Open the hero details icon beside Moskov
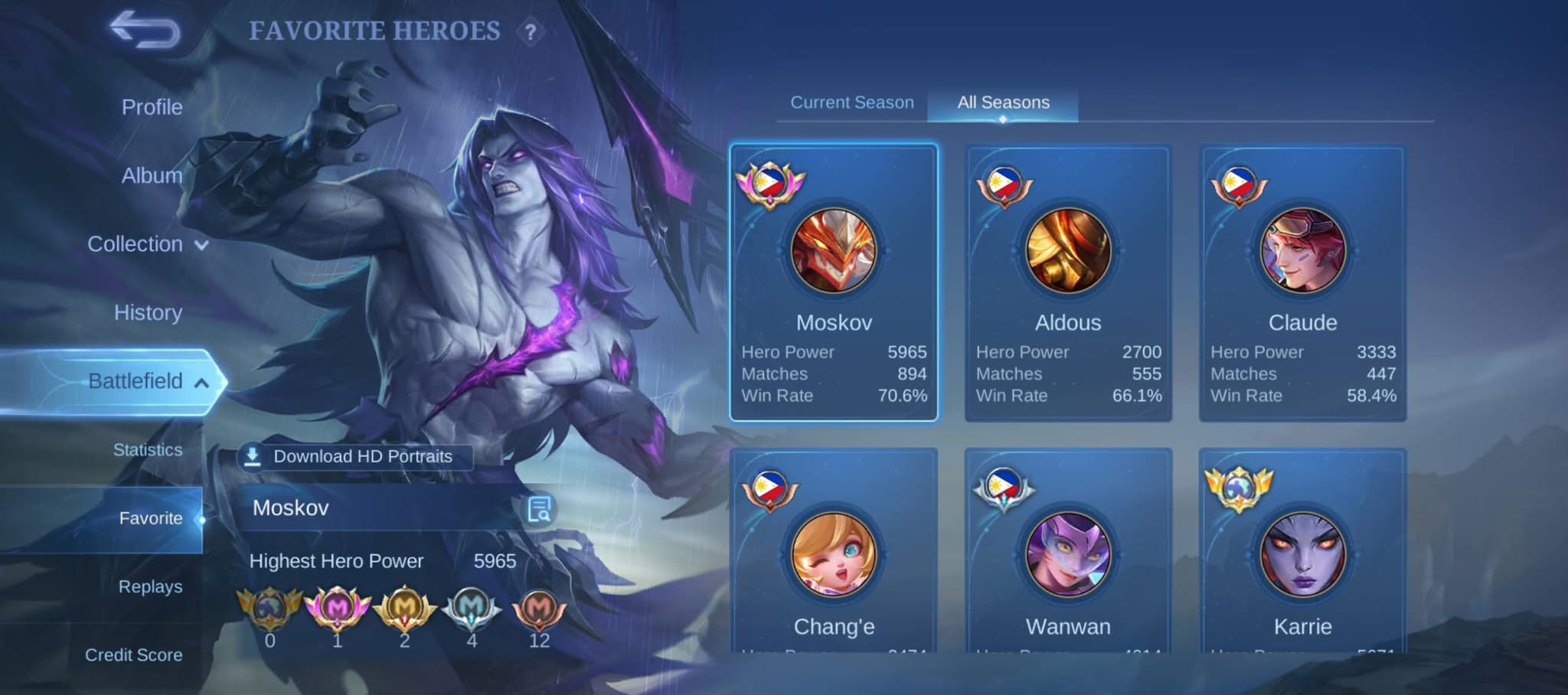Screen dimensions: 1568x695 coord(540,508)
